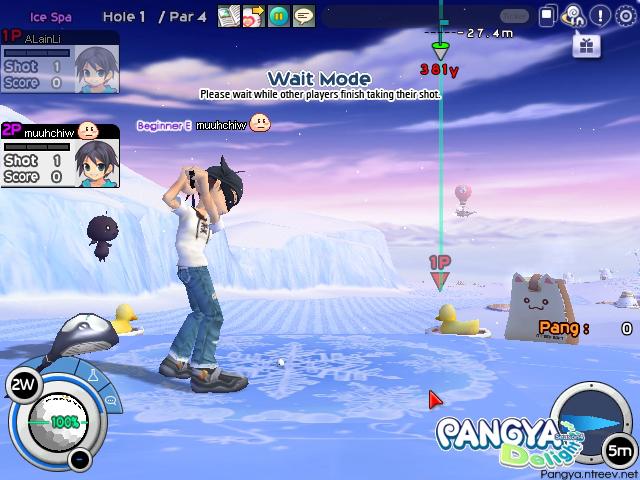Select the 2W club indicator
640x480 pixels.
tap(22, 385)
